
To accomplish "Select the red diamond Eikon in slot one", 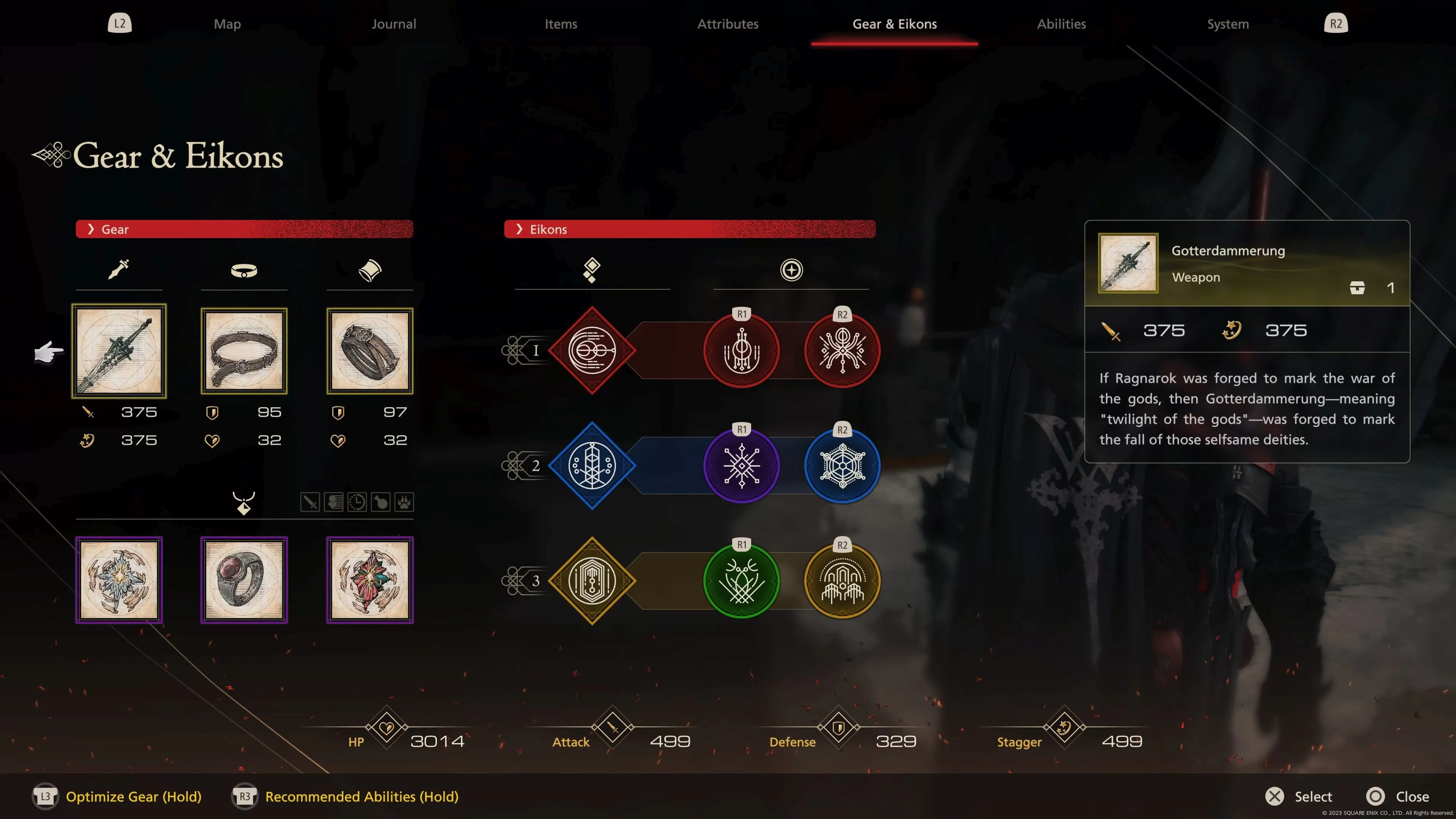I will (x=592, y=350).
